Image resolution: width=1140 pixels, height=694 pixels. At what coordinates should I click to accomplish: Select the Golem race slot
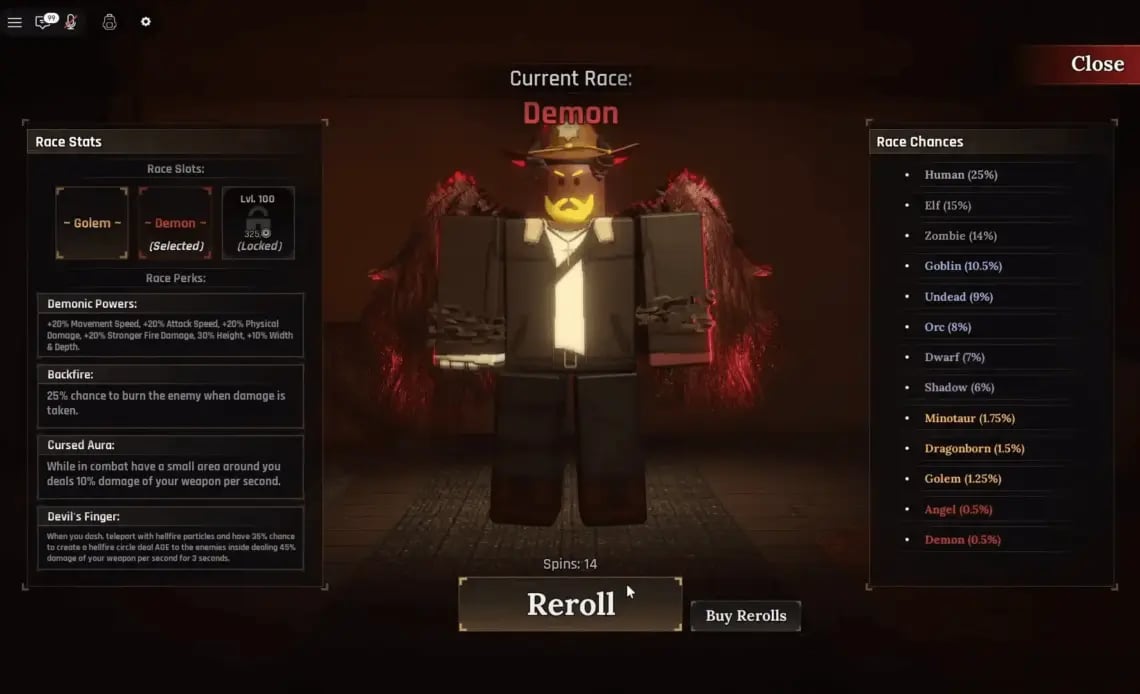coord(92,223)
